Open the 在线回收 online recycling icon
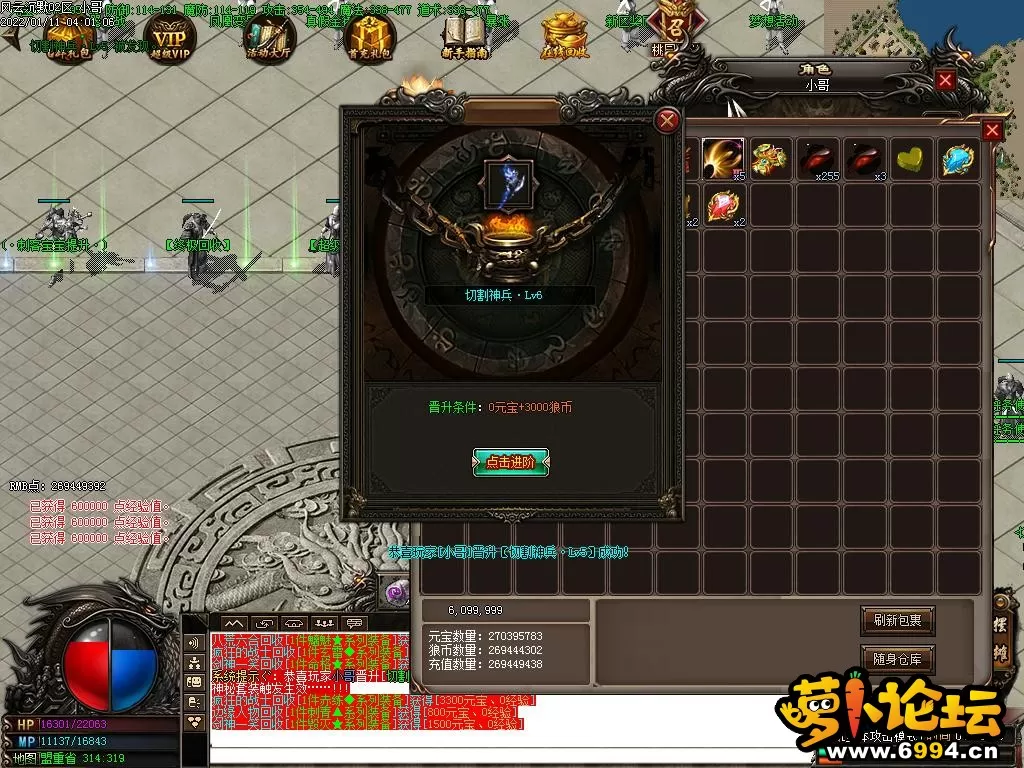This screenshot has width=1024, height=768. coord(567,38)
